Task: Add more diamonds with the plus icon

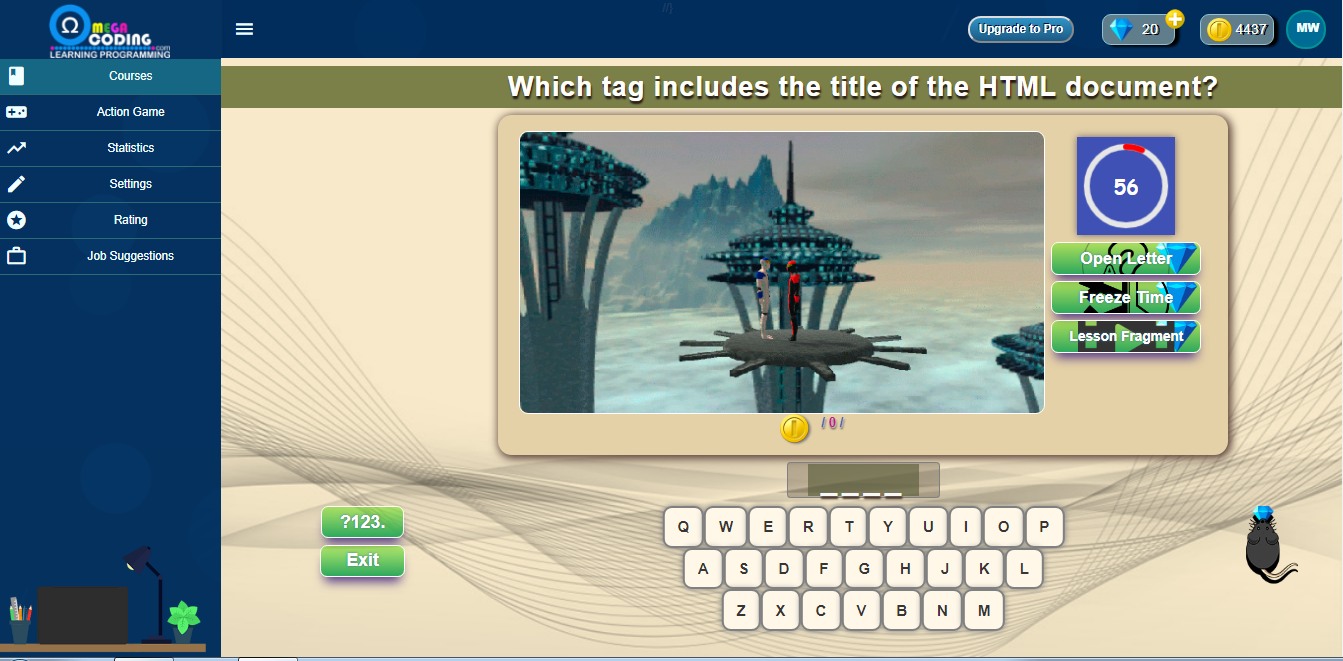Action: pos(1174,19)
